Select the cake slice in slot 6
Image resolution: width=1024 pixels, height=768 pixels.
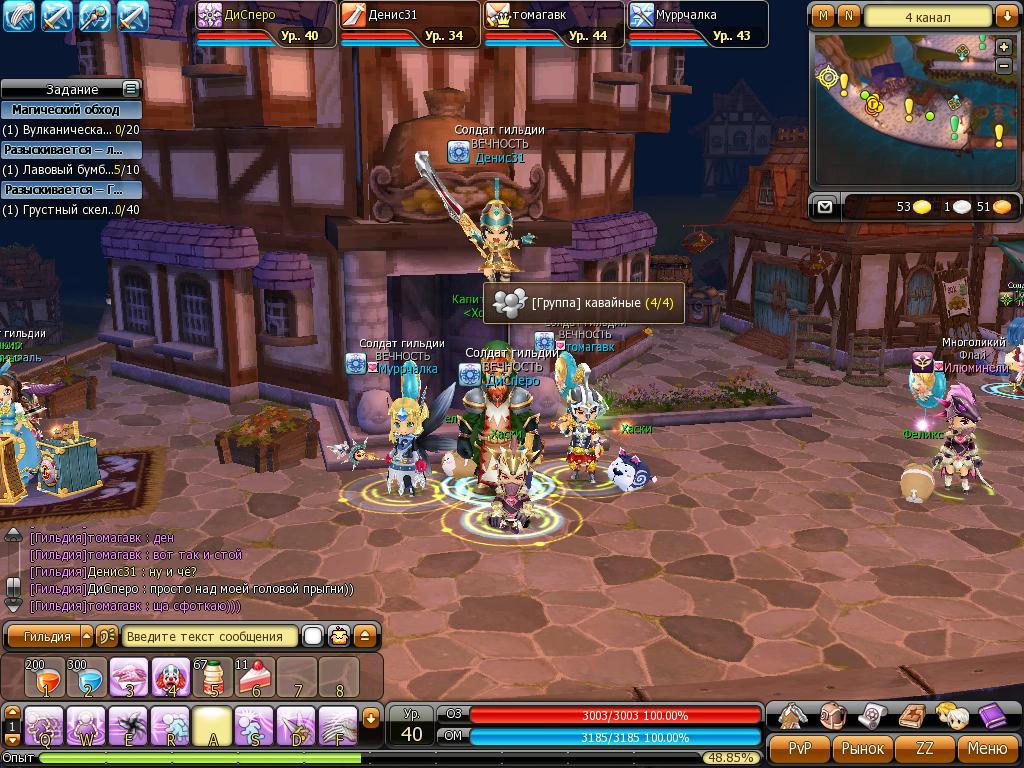click(255, 677)
